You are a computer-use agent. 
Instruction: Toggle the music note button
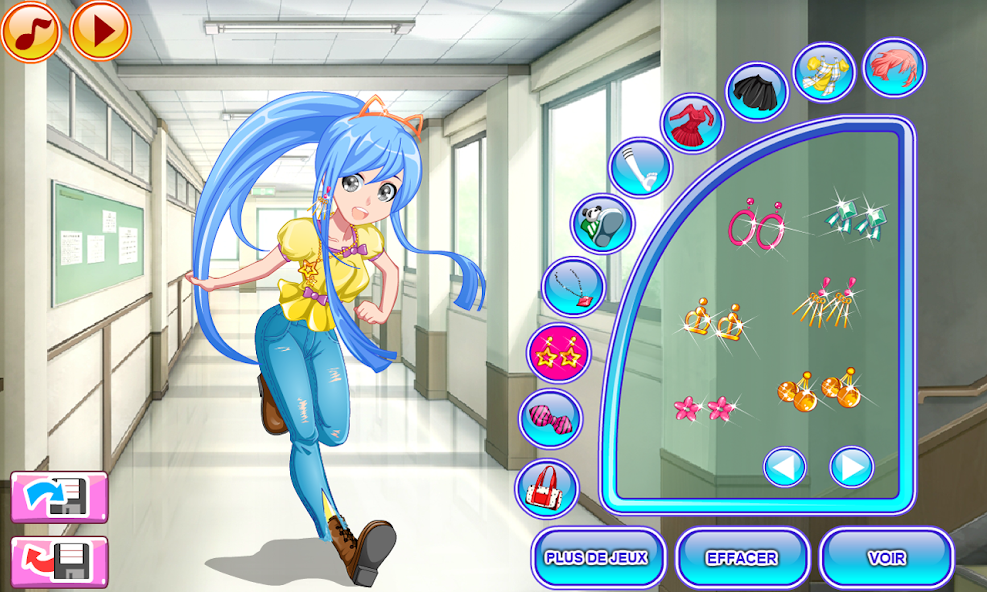click(x=31, y=31)
